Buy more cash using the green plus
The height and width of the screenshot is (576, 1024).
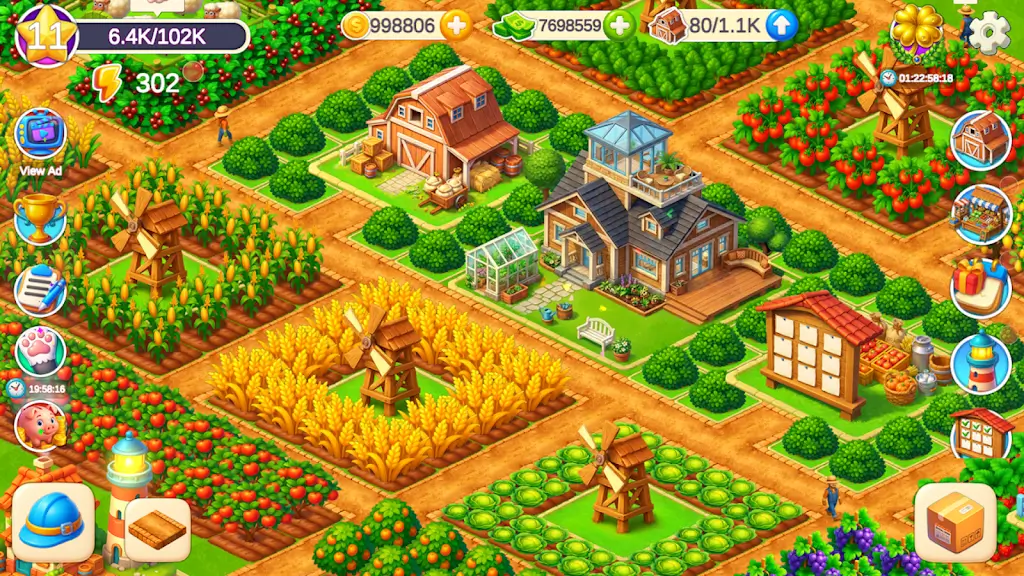(619, 26)
